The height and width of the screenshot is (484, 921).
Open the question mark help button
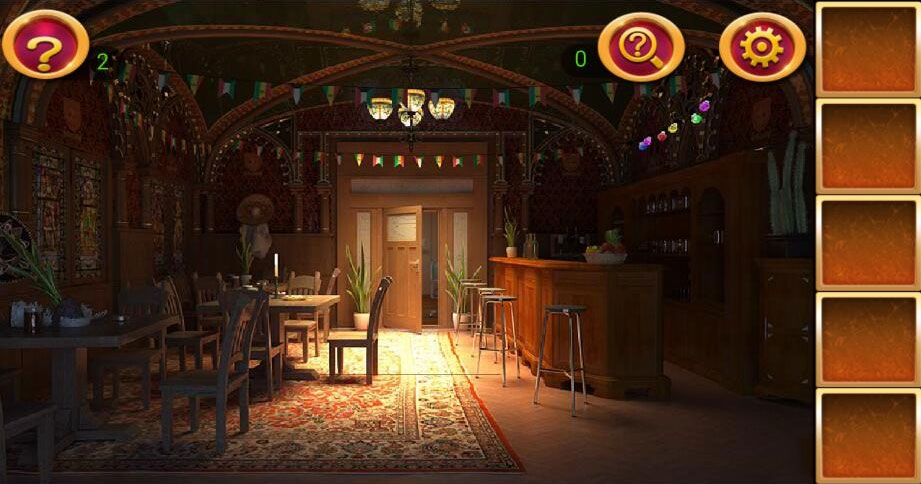pos(45,45)
